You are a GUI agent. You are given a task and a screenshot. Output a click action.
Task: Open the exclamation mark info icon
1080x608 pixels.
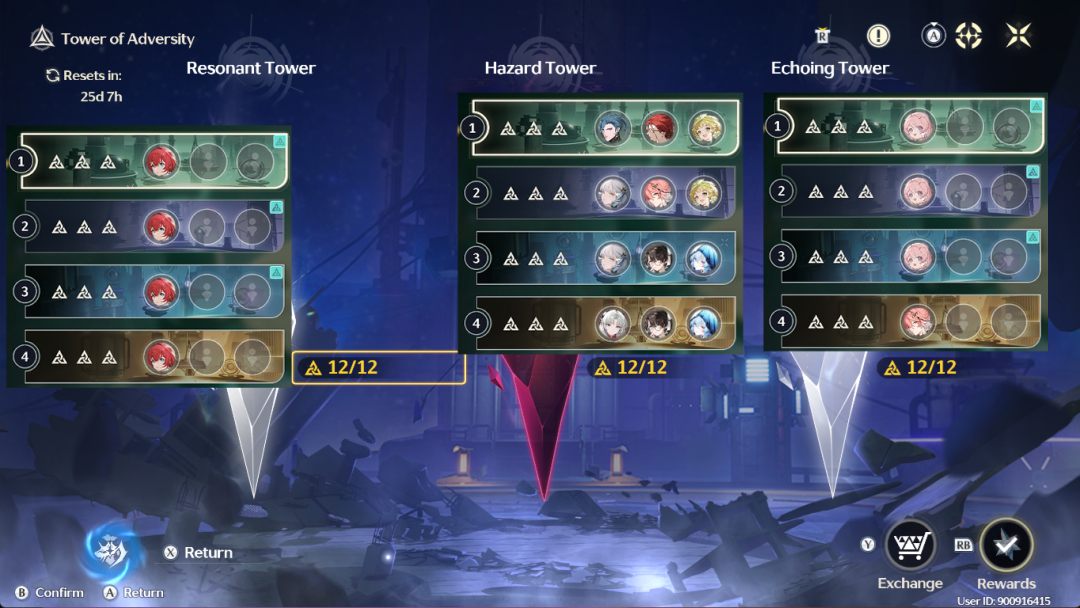pos(878,36)
